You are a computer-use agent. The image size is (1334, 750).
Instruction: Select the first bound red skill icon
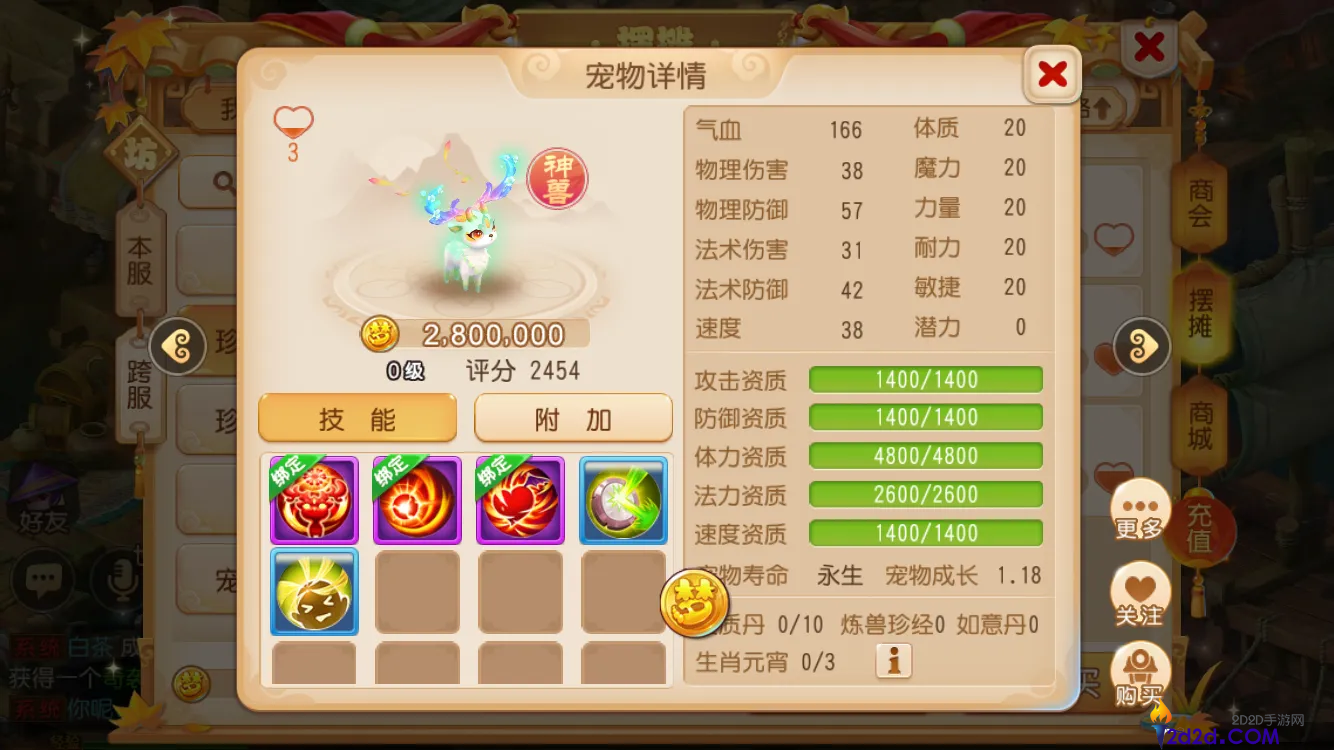tap(314, 499)
